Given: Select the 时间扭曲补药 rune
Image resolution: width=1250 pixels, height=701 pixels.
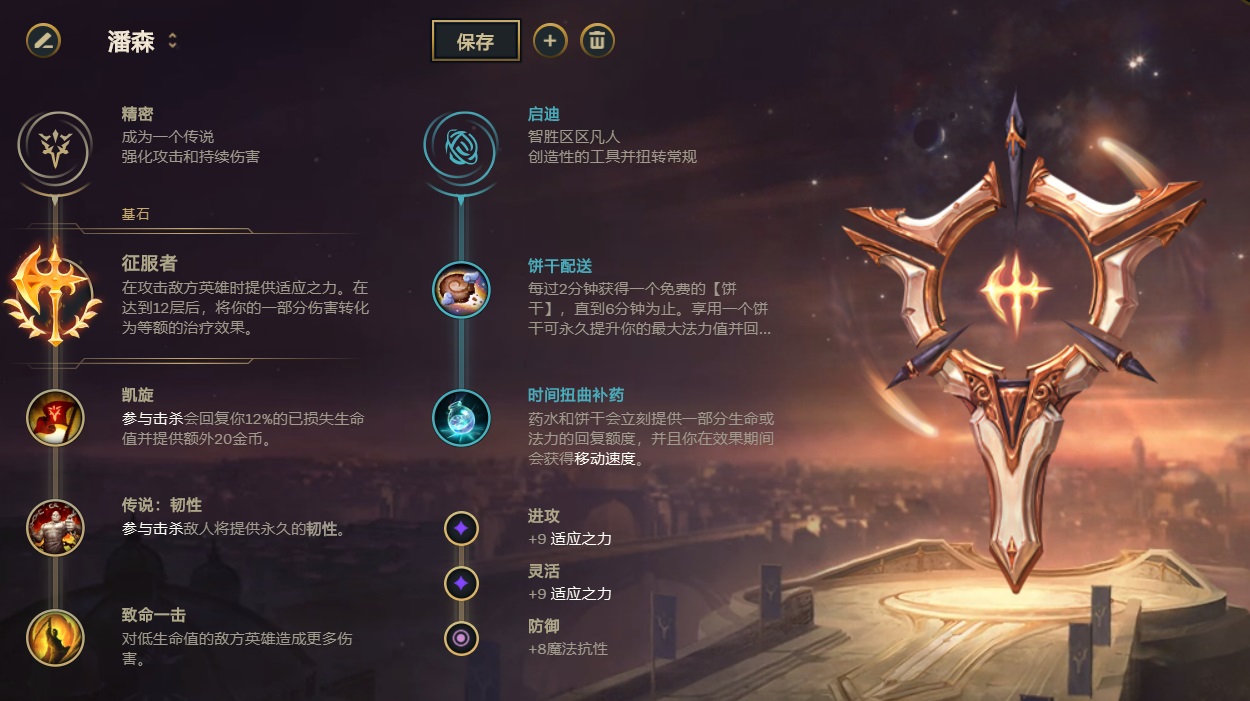Looking at the screenshot, I should coord(461,418).
